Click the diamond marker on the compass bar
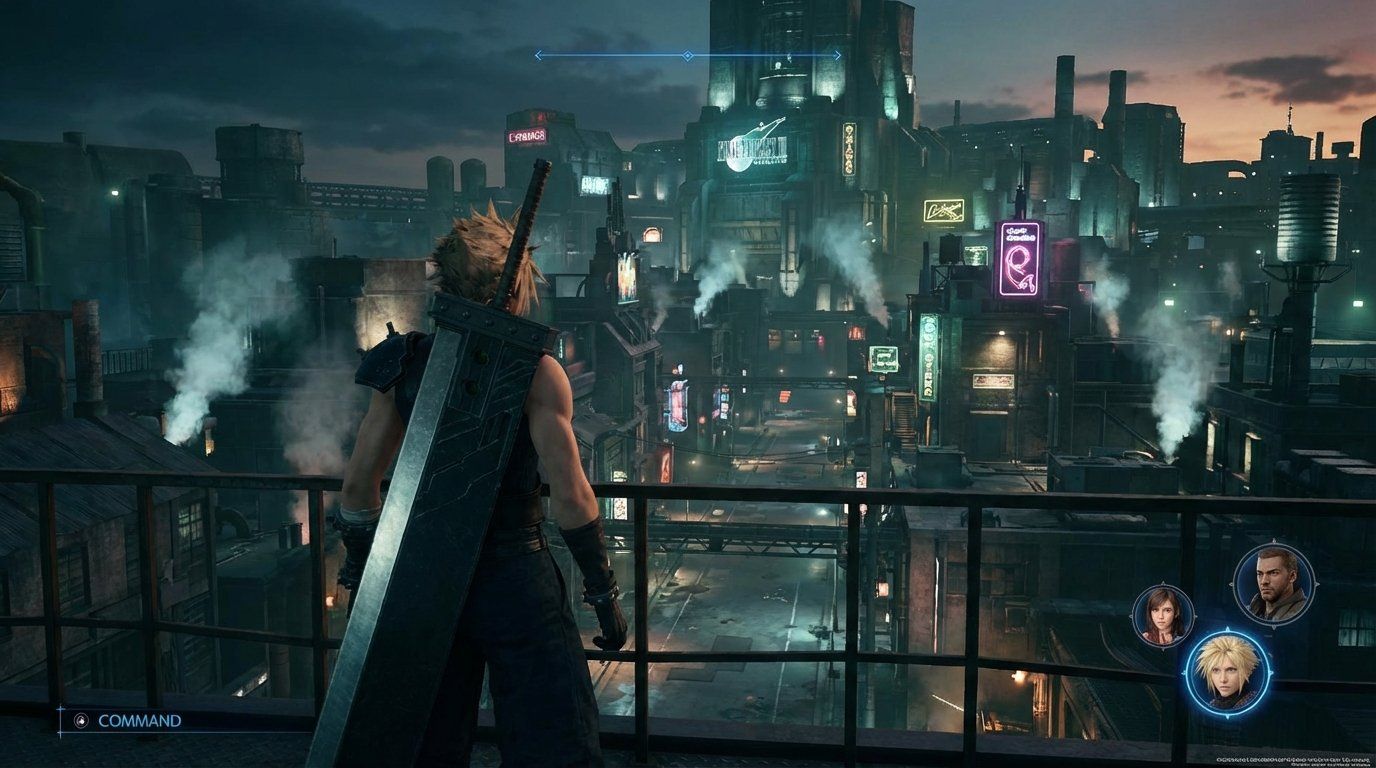1376x768 pixels. pos(685,56)
